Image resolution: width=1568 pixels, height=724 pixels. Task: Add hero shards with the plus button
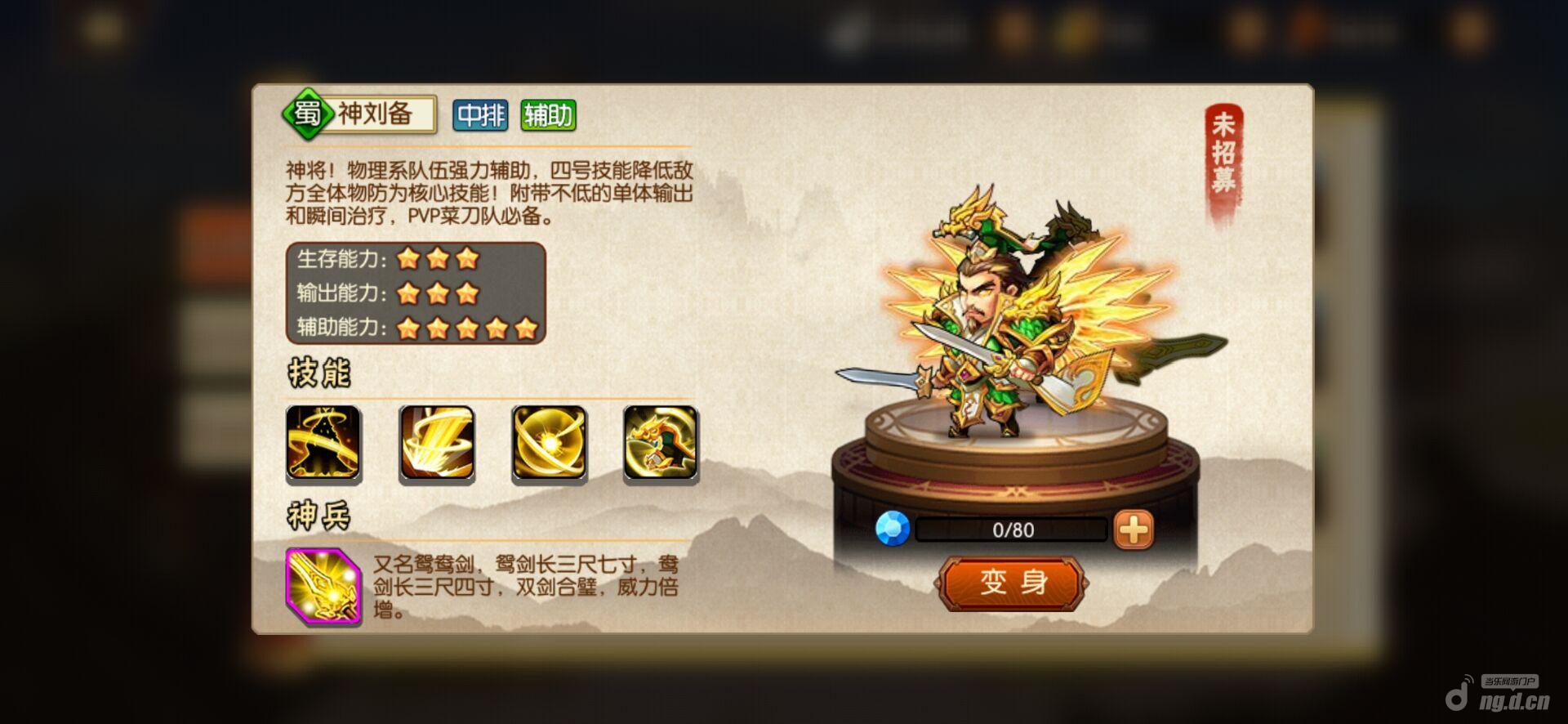[1134, 530]
